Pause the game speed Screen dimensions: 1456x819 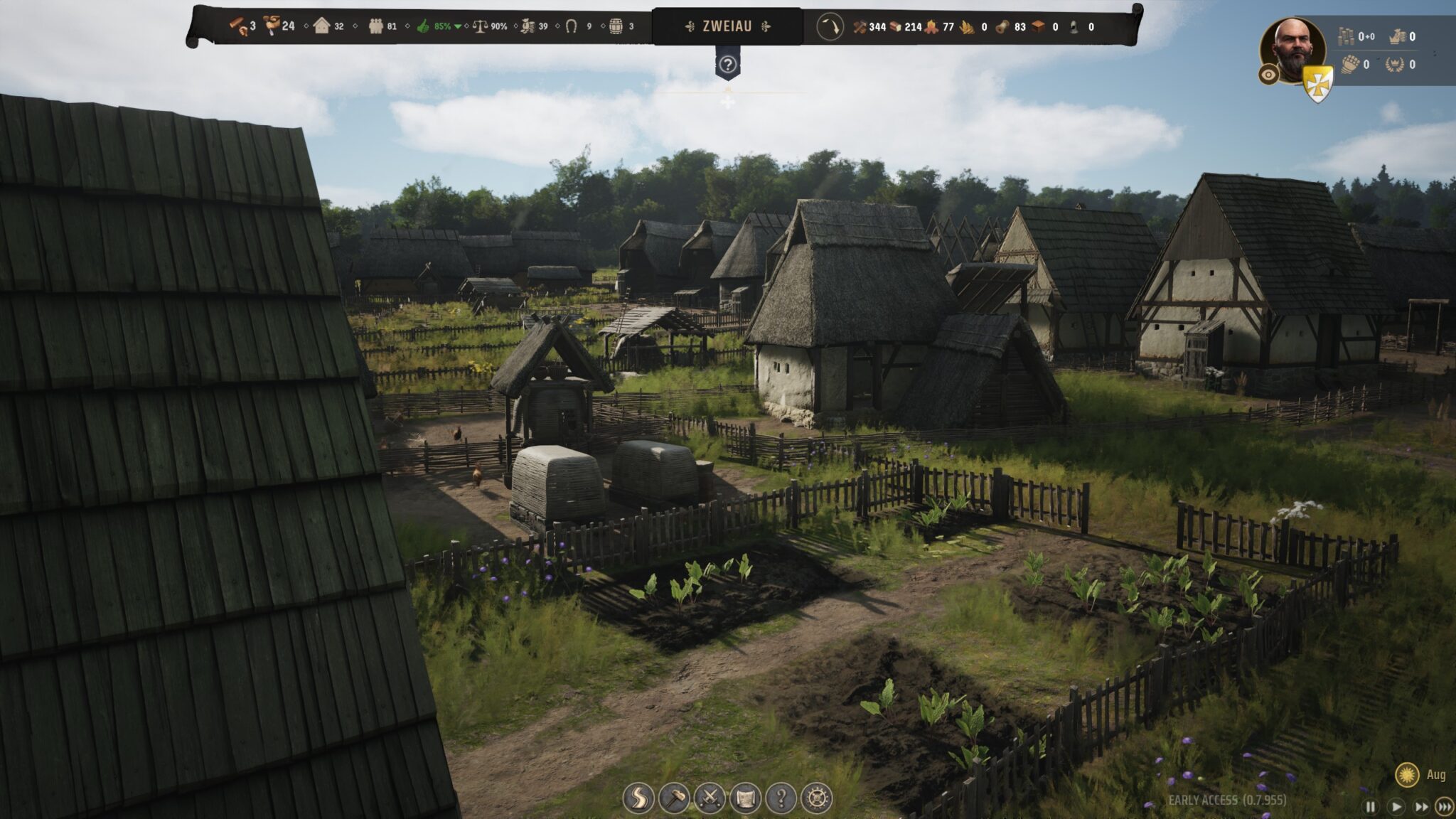pyautogui.click(x=1370, y=806)
